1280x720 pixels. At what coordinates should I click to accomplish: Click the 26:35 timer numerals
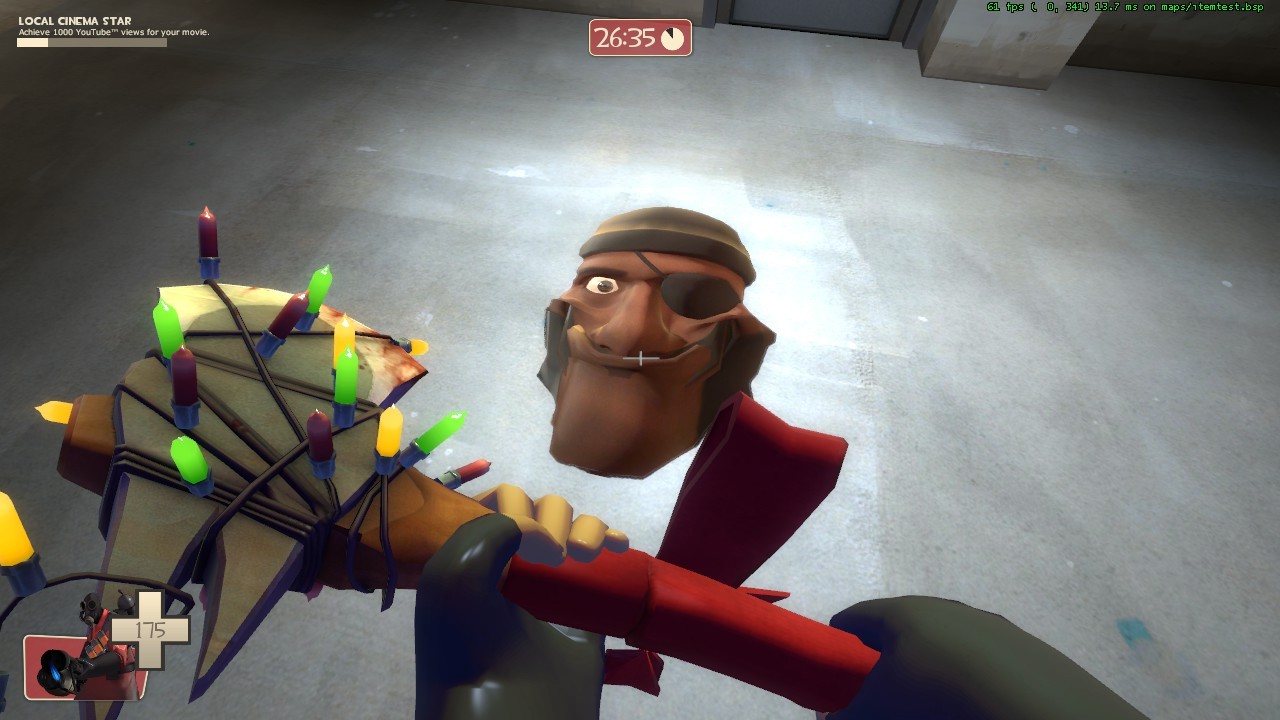point(623,36)
